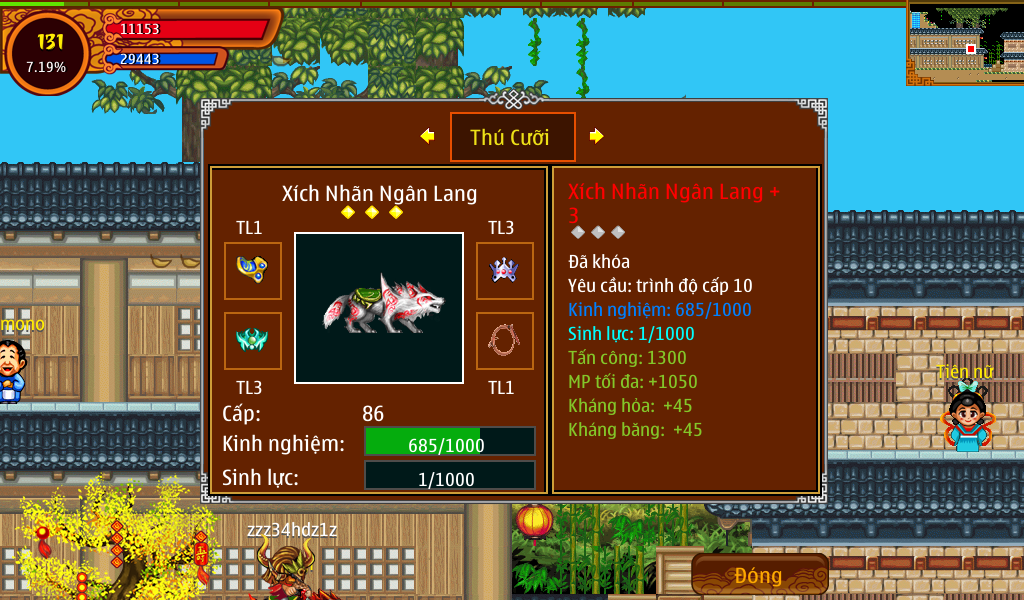The image size is (1024, 600).
Task: Close the panel with the Đóng button
Action: (x=759, y=575)
